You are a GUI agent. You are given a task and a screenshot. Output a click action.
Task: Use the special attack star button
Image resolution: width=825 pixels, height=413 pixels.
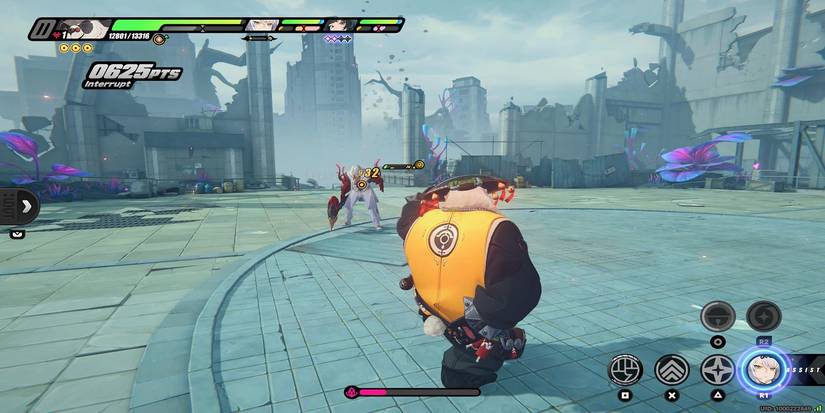(x=718, y=370)
